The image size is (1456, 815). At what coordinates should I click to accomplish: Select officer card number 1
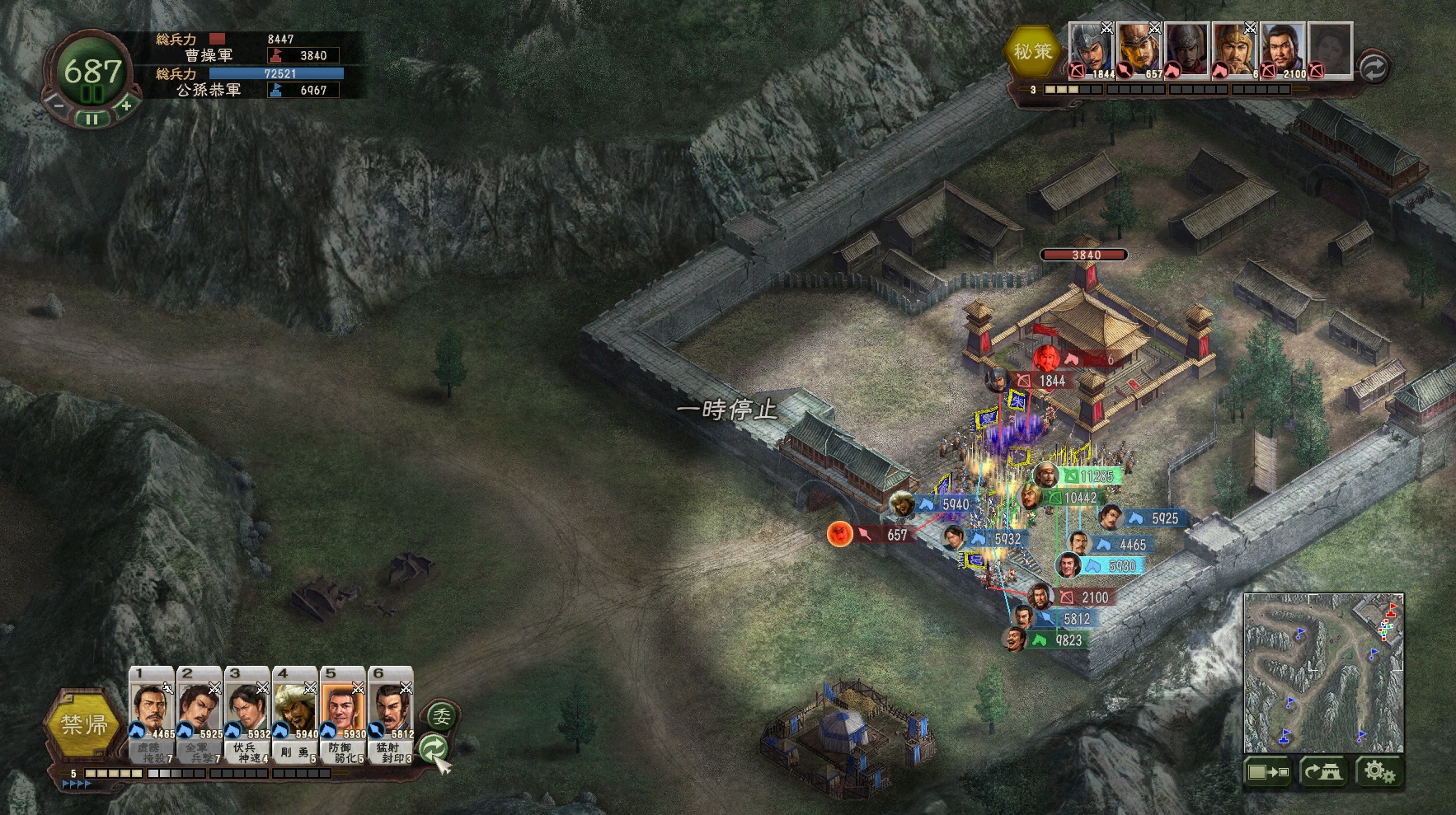tap(152, 714)
